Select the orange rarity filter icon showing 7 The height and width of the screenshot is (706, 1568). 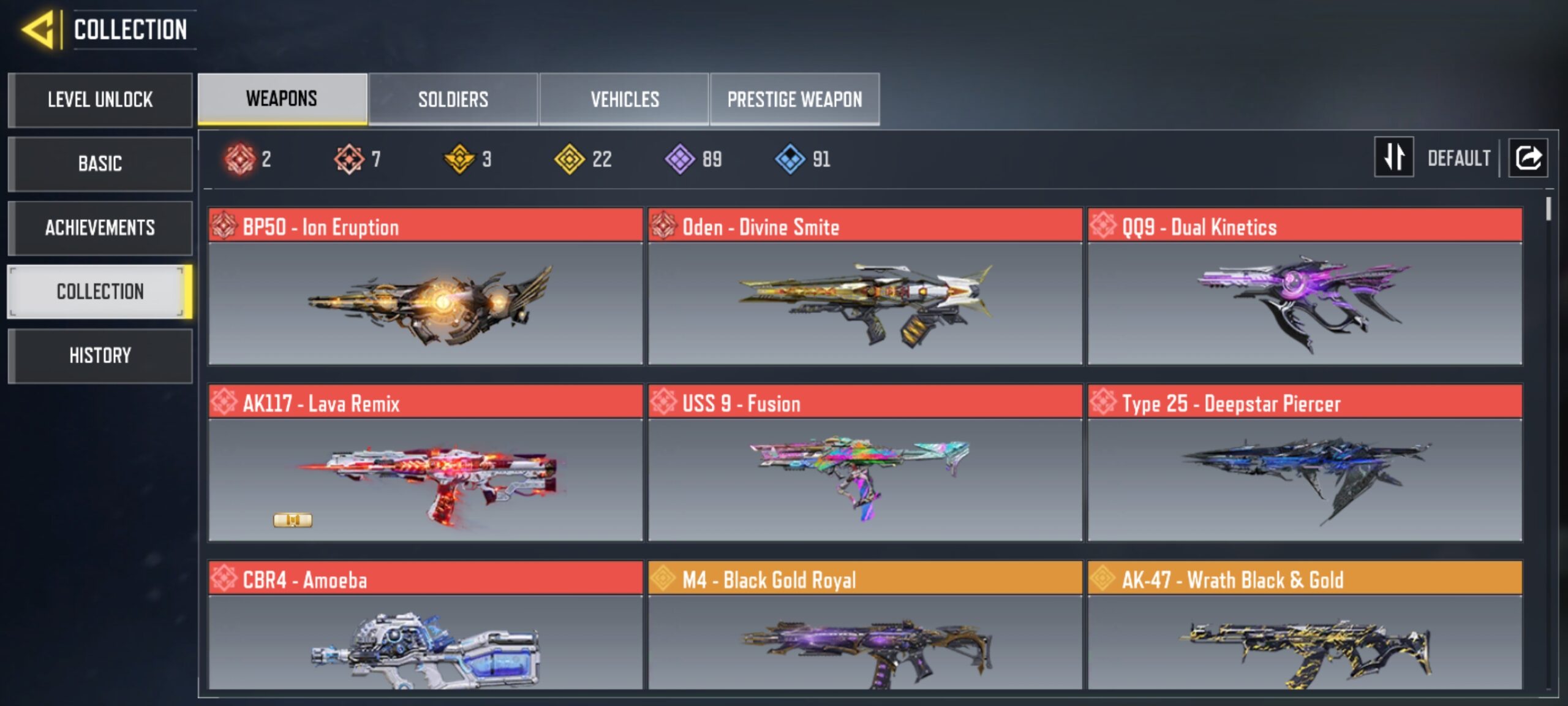tap(350, 158)
